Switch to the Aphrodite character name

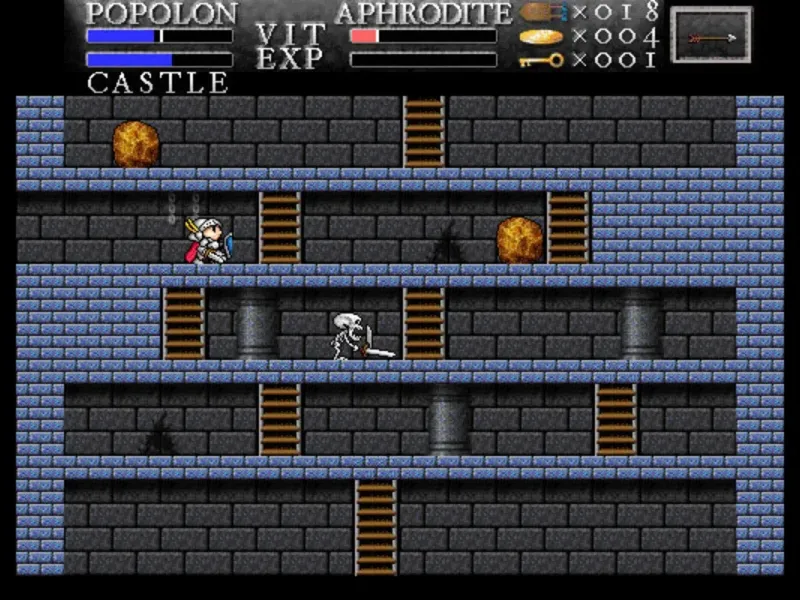(x=423, y=13)
